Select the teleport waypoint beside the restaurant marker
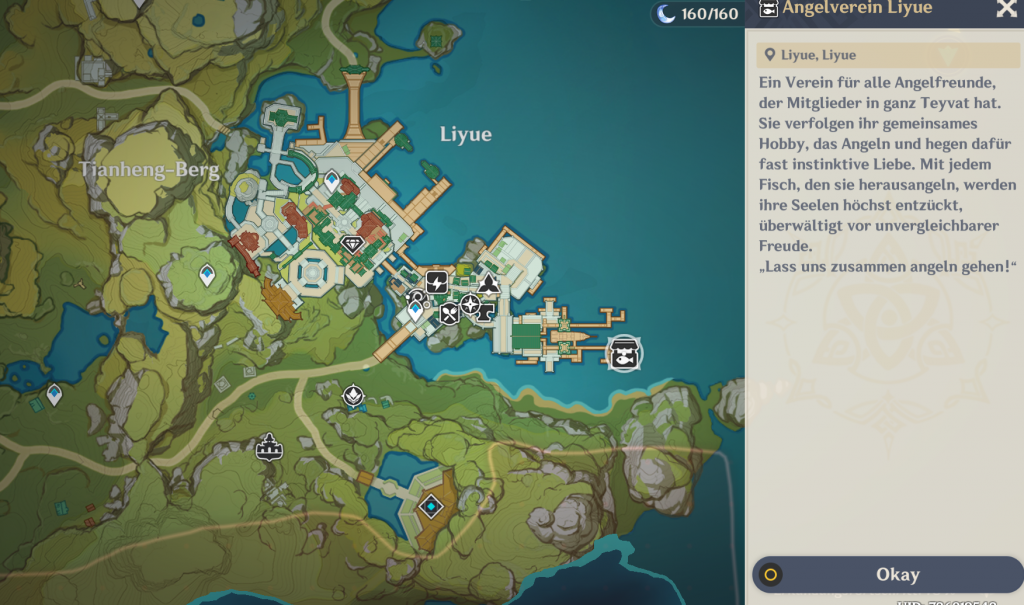The width and height of the screenshot is (1024, 605). coord(416,312)
